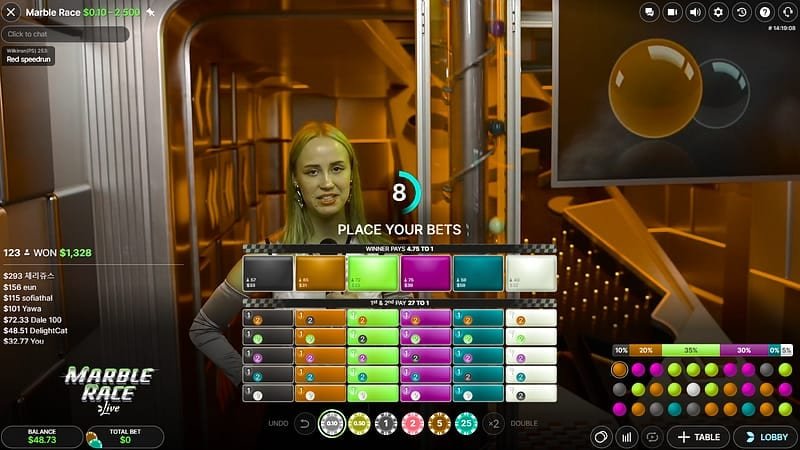The height and width of the screenshot is (450, 800).
Task: Click the chat input field
Action: (x=65, y=34)
